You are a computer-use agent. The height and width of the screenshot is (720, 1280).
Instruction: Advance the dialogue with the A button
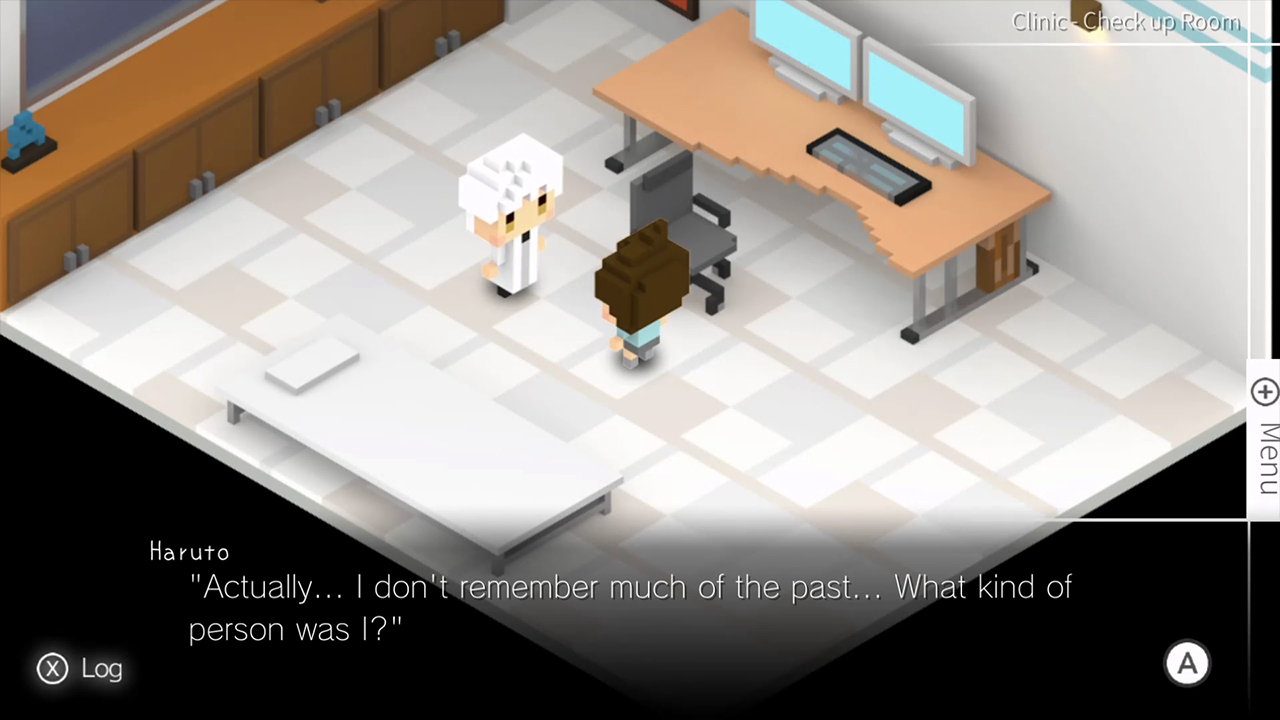click(1187, 663)
